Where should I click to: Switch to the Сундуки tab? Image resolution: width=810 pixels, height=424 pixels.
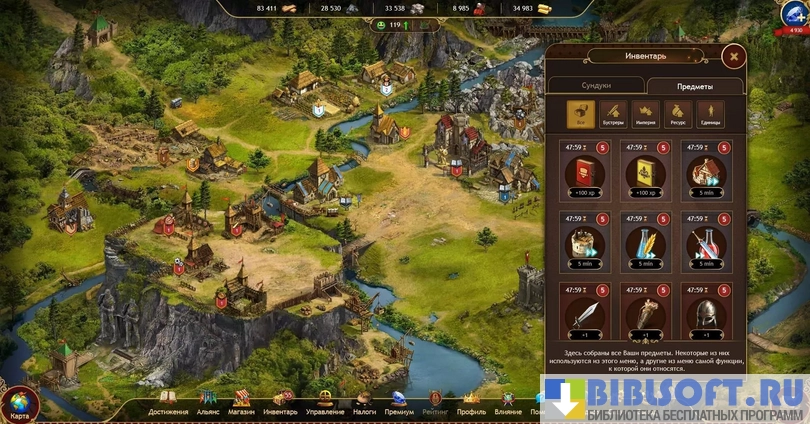click(595, 86)
